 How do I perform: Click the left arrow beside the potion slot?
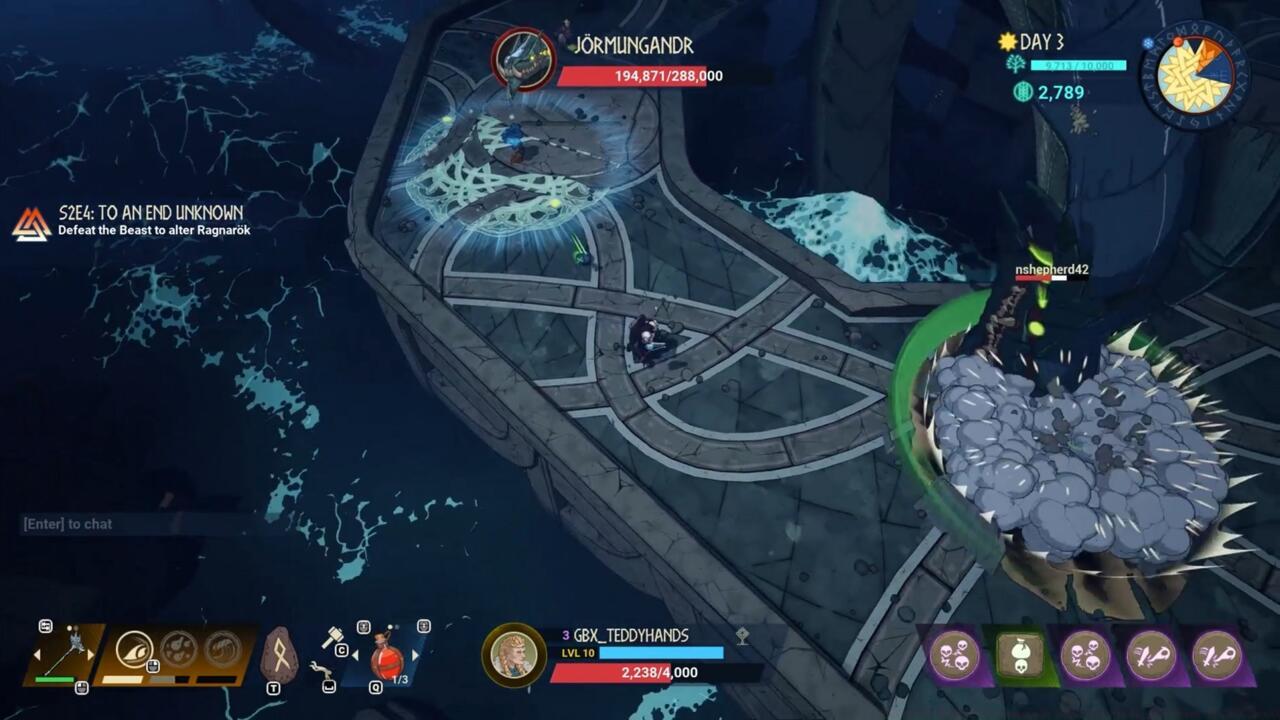click(356, 656)
